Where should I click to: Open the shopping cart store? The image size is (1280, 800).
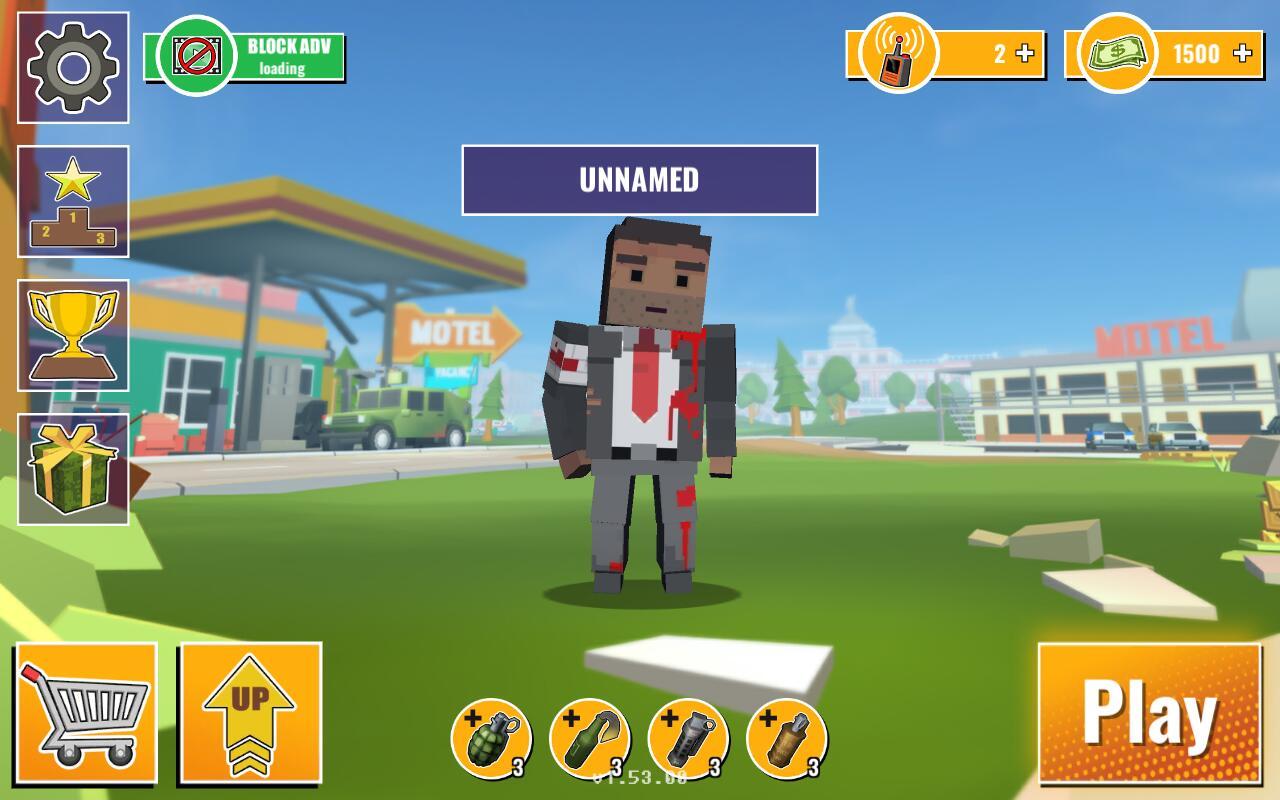click(86, 713)
